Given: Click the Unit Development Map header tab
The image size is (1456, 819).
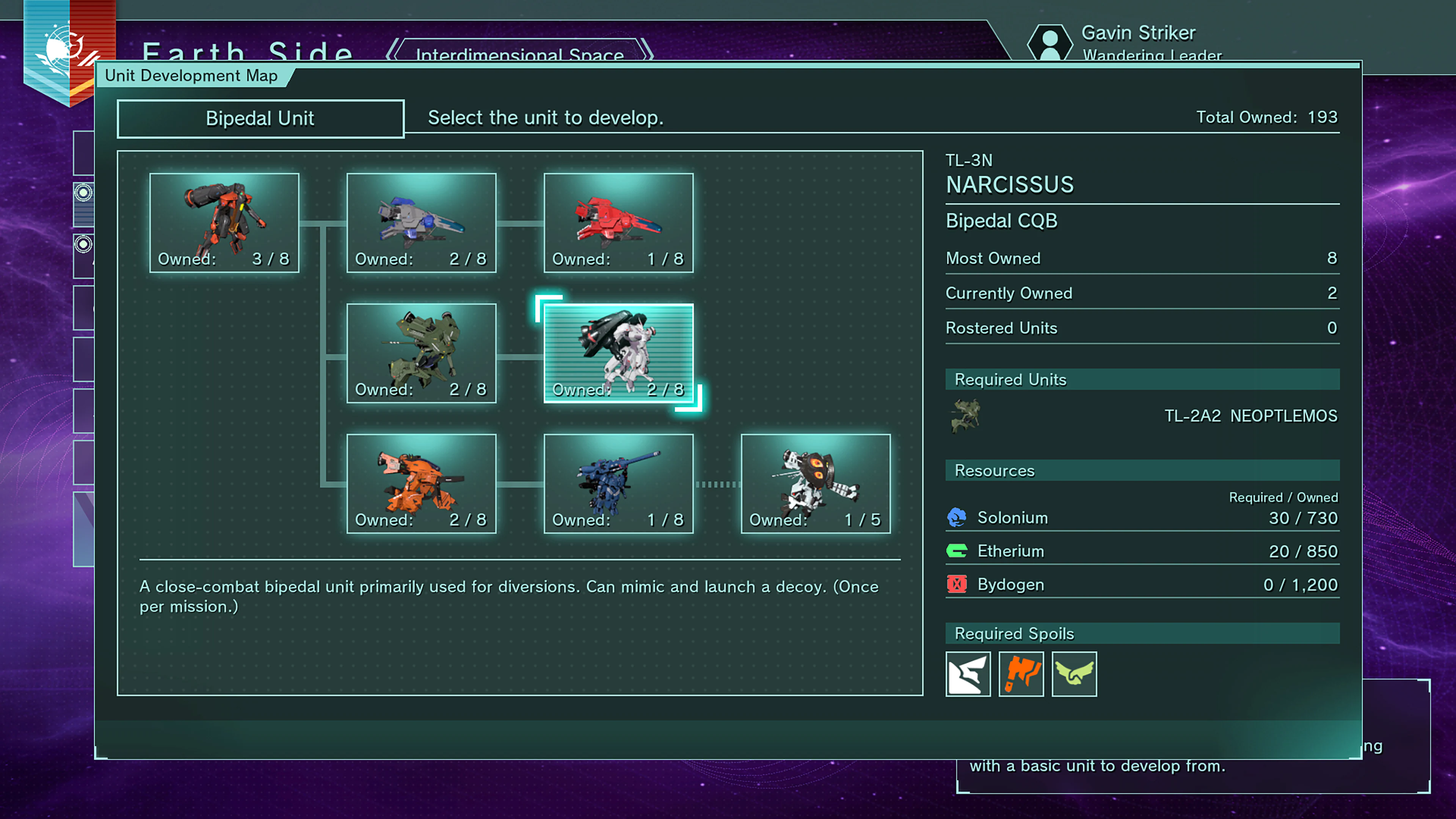Looking at the screenshot, I should click(191, 75).
